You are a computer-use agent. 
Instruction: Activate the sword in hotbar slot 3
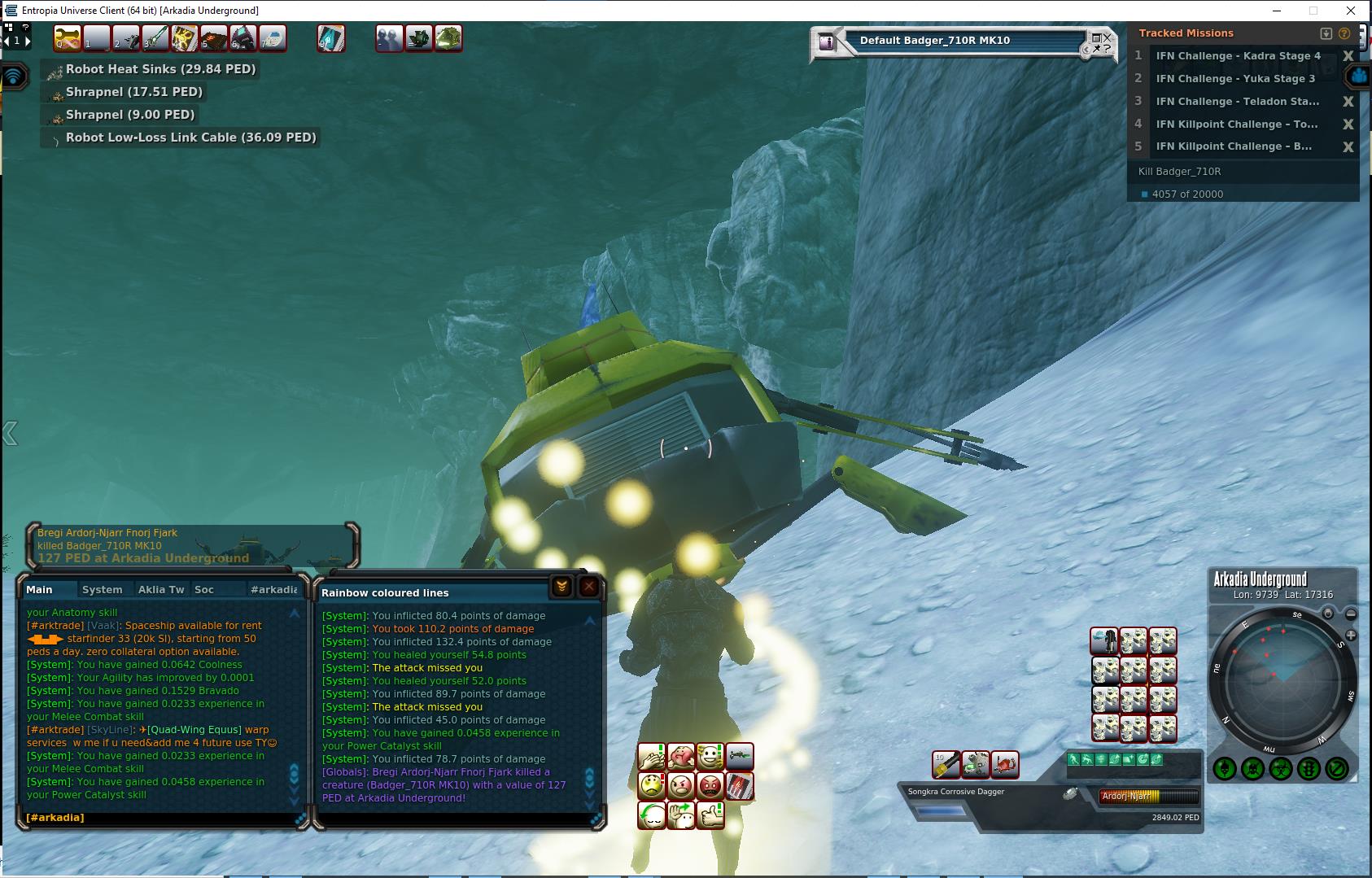(x=155, y=38)
